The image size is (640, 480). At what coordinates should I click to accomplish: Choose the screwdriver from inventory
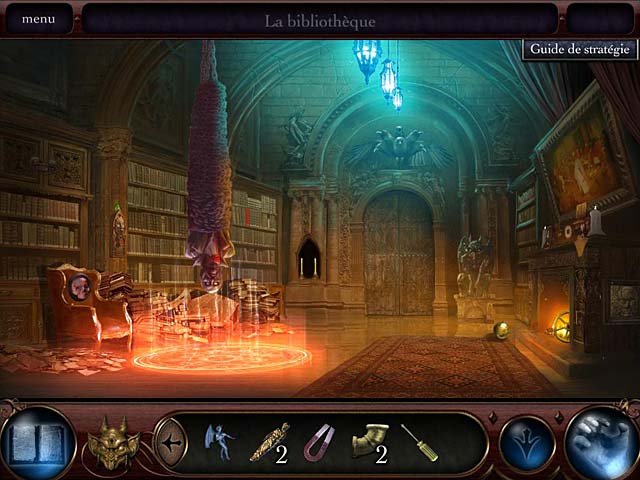pos(419,441)
